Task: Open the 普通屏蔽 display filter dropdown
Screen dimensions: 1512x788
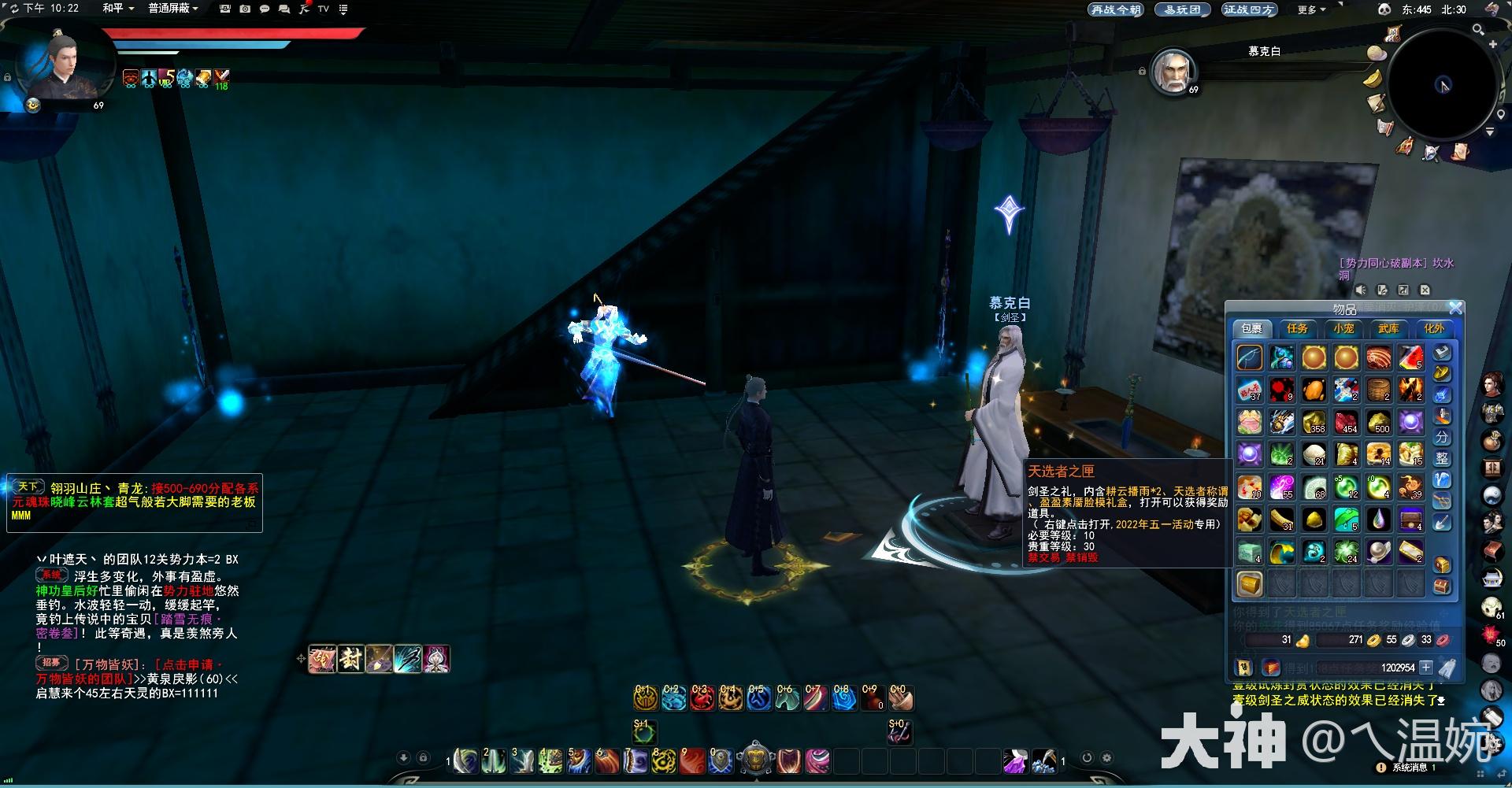Action: 173,9
